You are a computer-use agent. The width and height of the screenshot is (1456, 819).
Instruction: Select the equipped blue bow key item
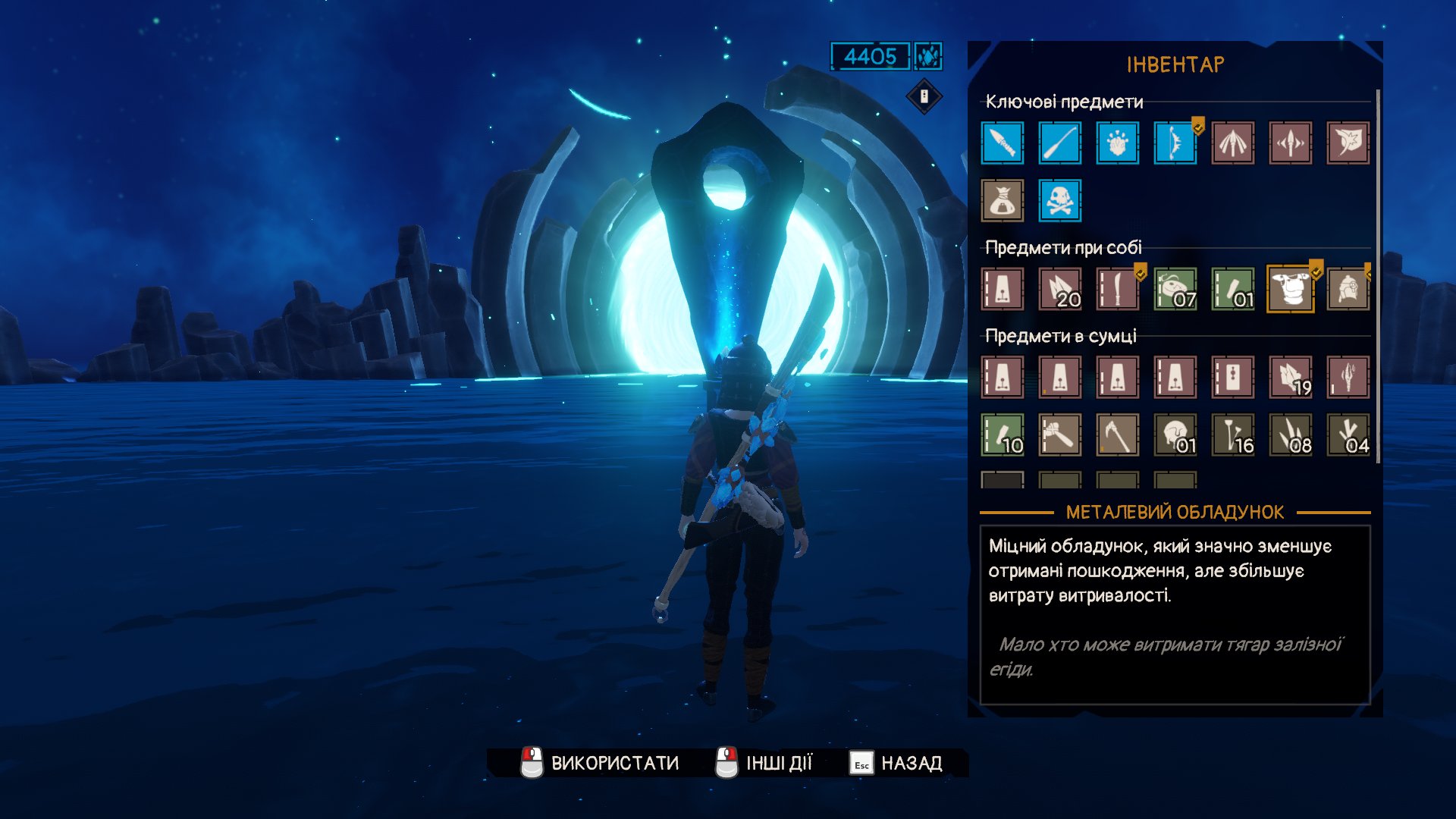pyautogui.click(x=1175, y=143)
